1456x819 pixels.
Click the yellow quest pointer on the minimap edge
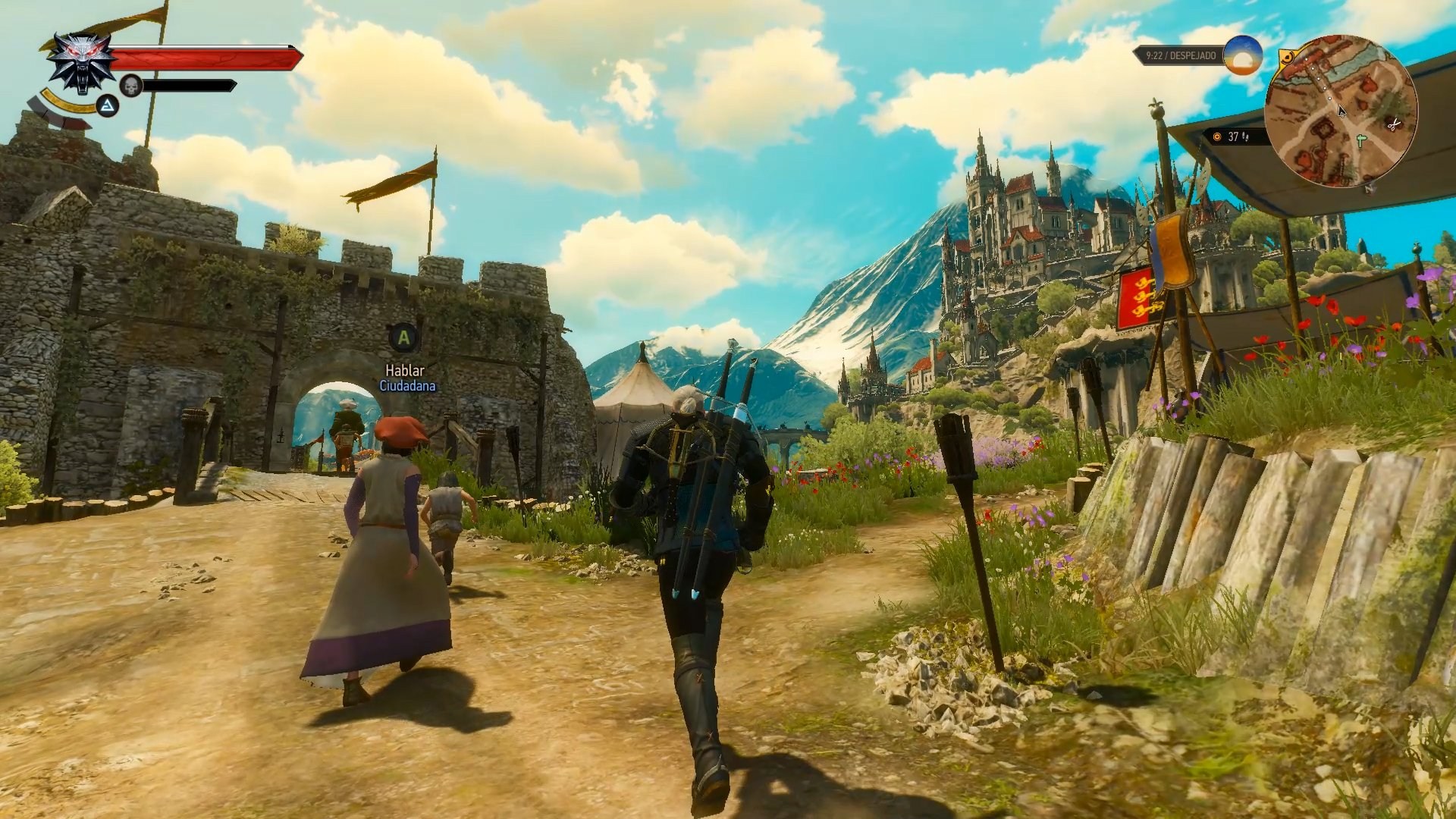(x=1289, y=56)
